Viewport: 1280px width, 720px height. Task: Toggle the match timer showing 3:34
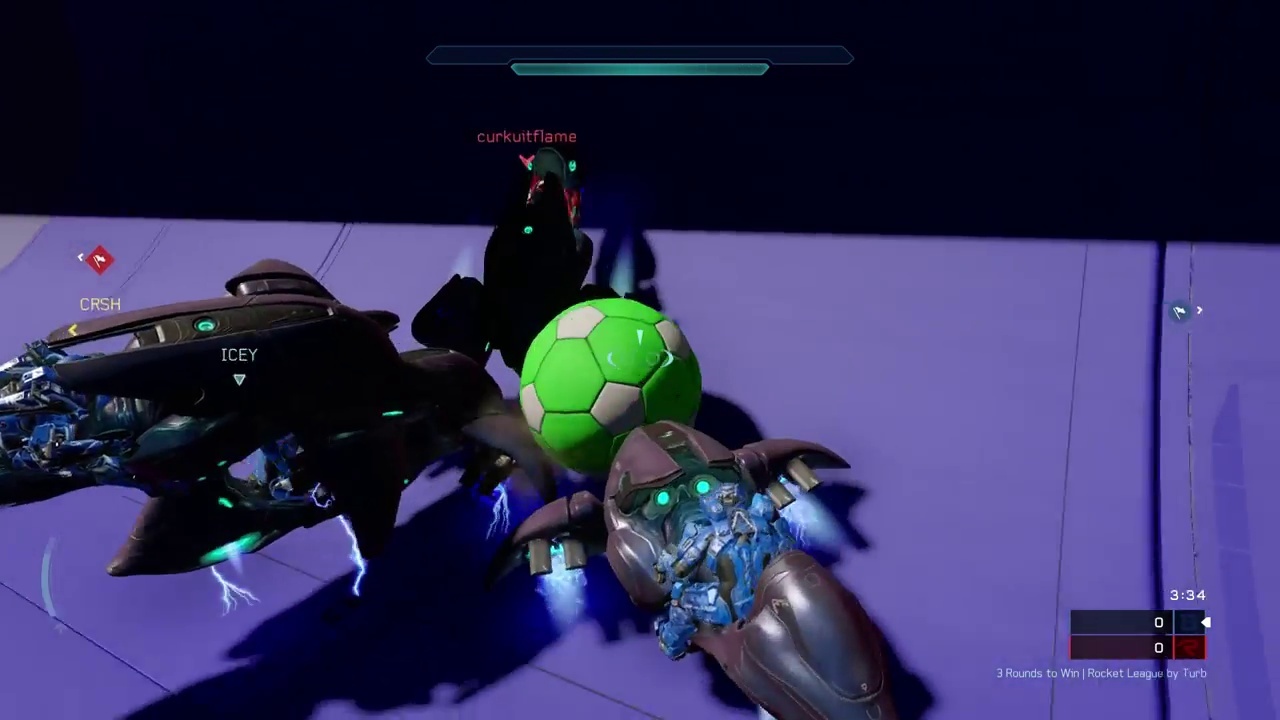coord(1187,595)
